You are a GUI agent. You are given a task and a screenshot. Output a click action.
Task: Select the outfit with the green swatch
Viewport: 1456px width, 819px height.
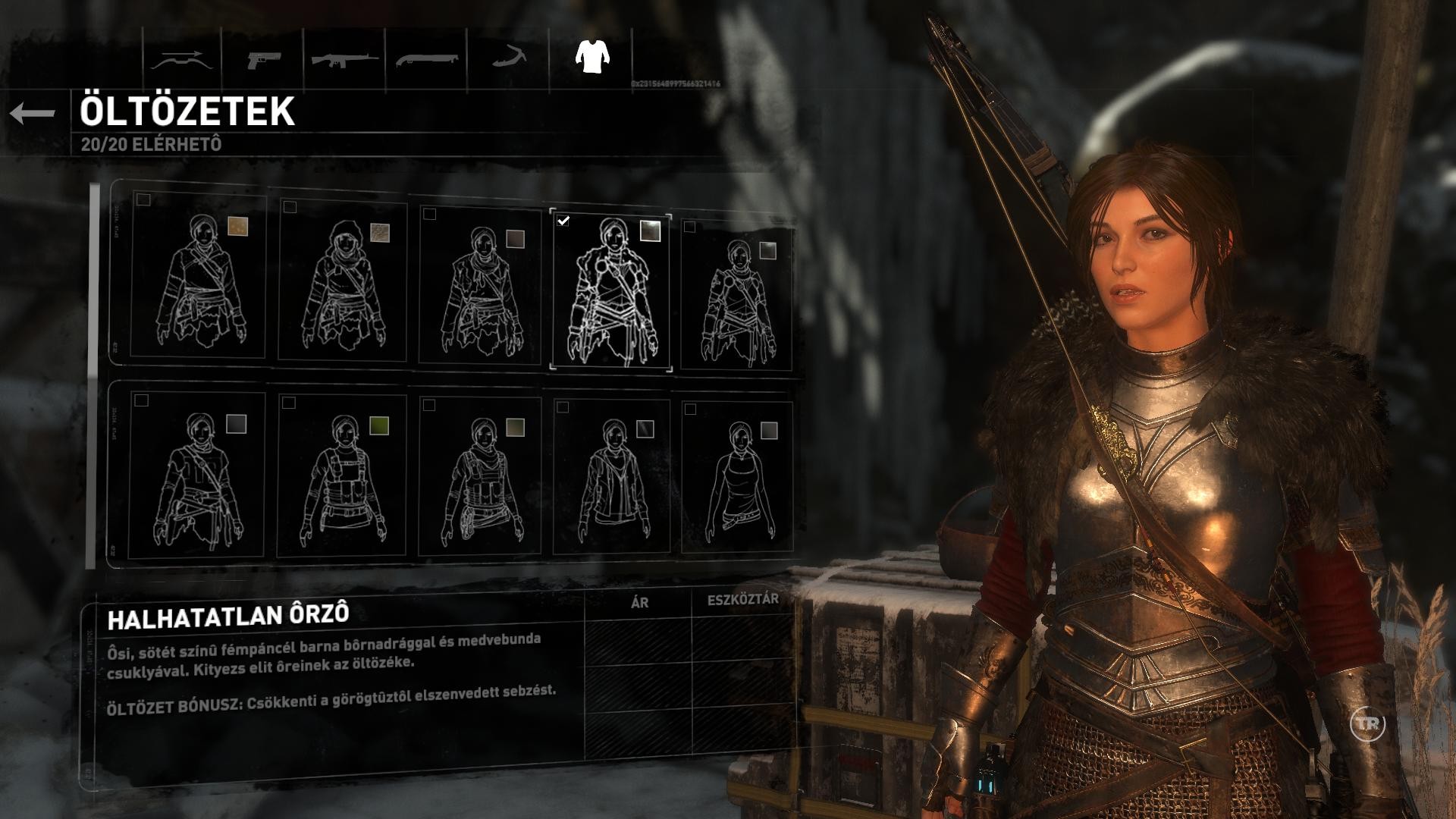[x=343, y=478]
